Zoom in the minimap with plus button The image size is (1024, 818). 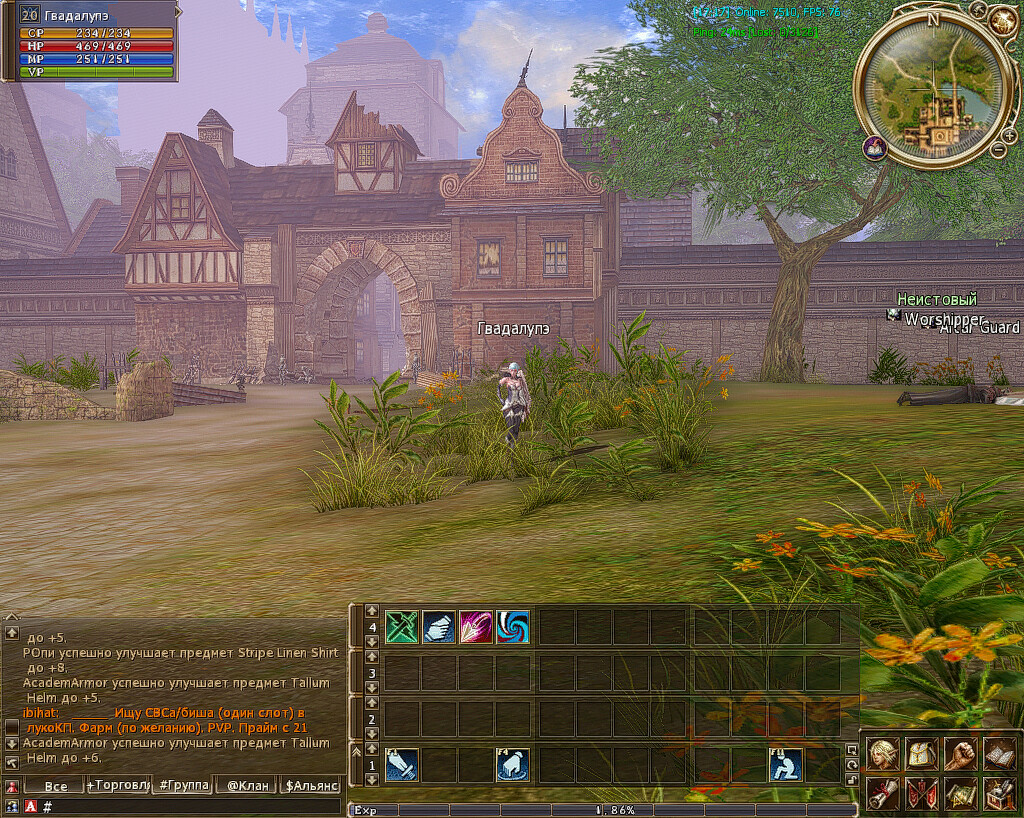coord(1010,135)
